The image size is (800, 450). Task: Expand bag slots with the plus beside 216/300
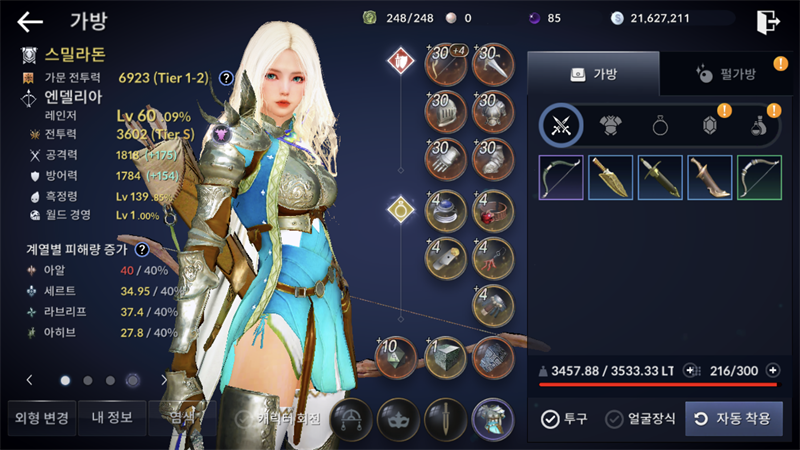pyautogui.click(x=772, y=370)
